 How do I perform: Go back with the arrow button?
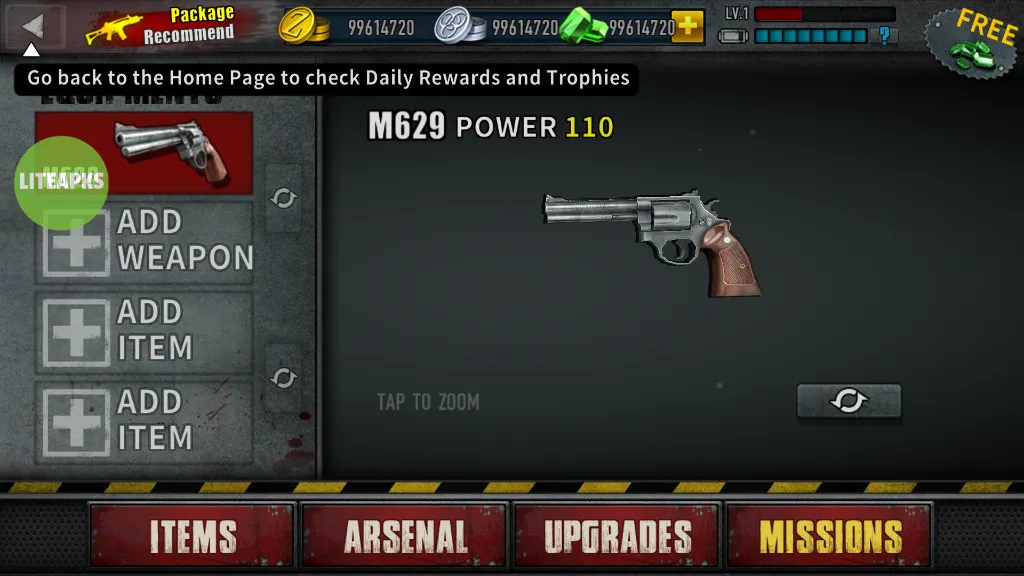click(35, 26)
